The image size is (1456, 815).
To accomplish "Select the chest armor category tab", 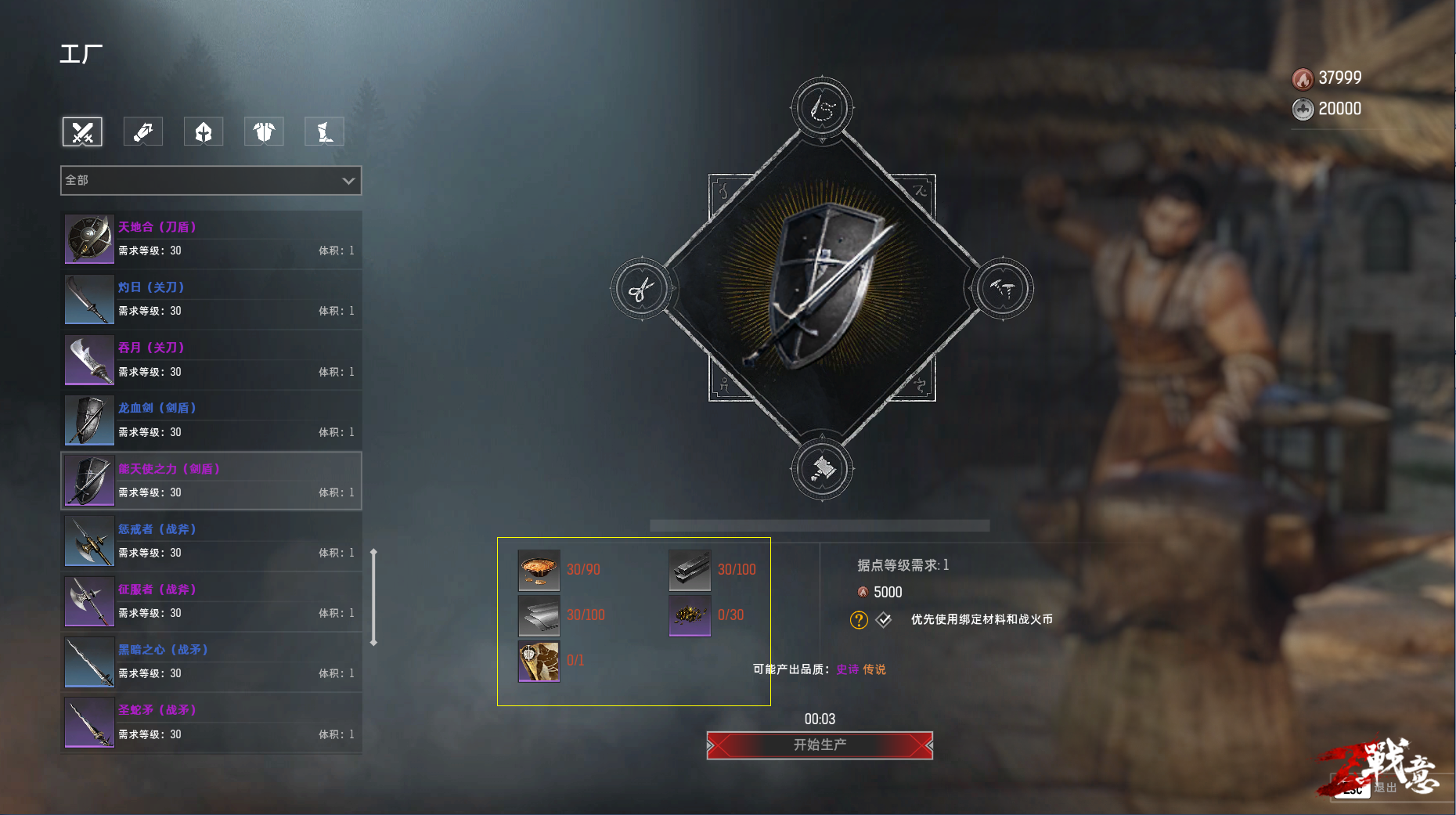I will pyautogui.click(x=264, y=132).
